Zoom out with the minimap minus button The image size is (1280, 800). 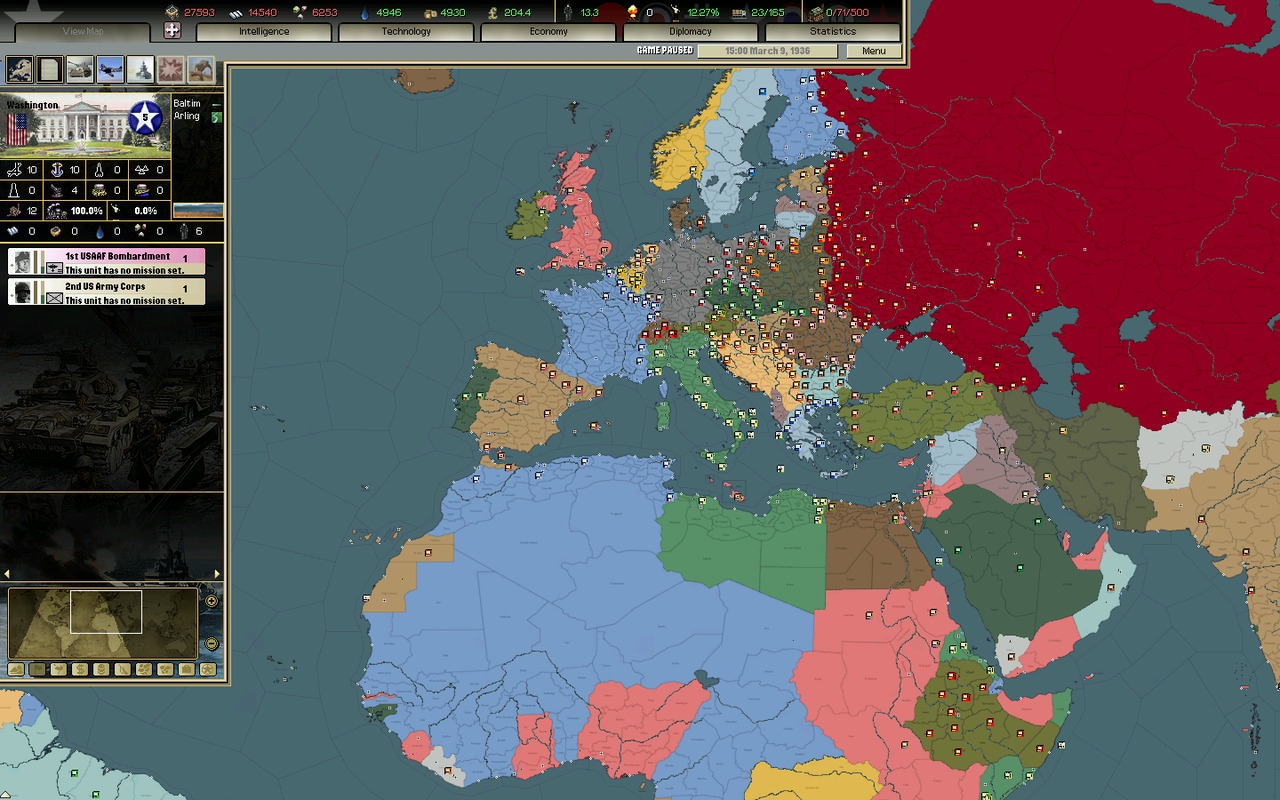click(x=211, y=644)
